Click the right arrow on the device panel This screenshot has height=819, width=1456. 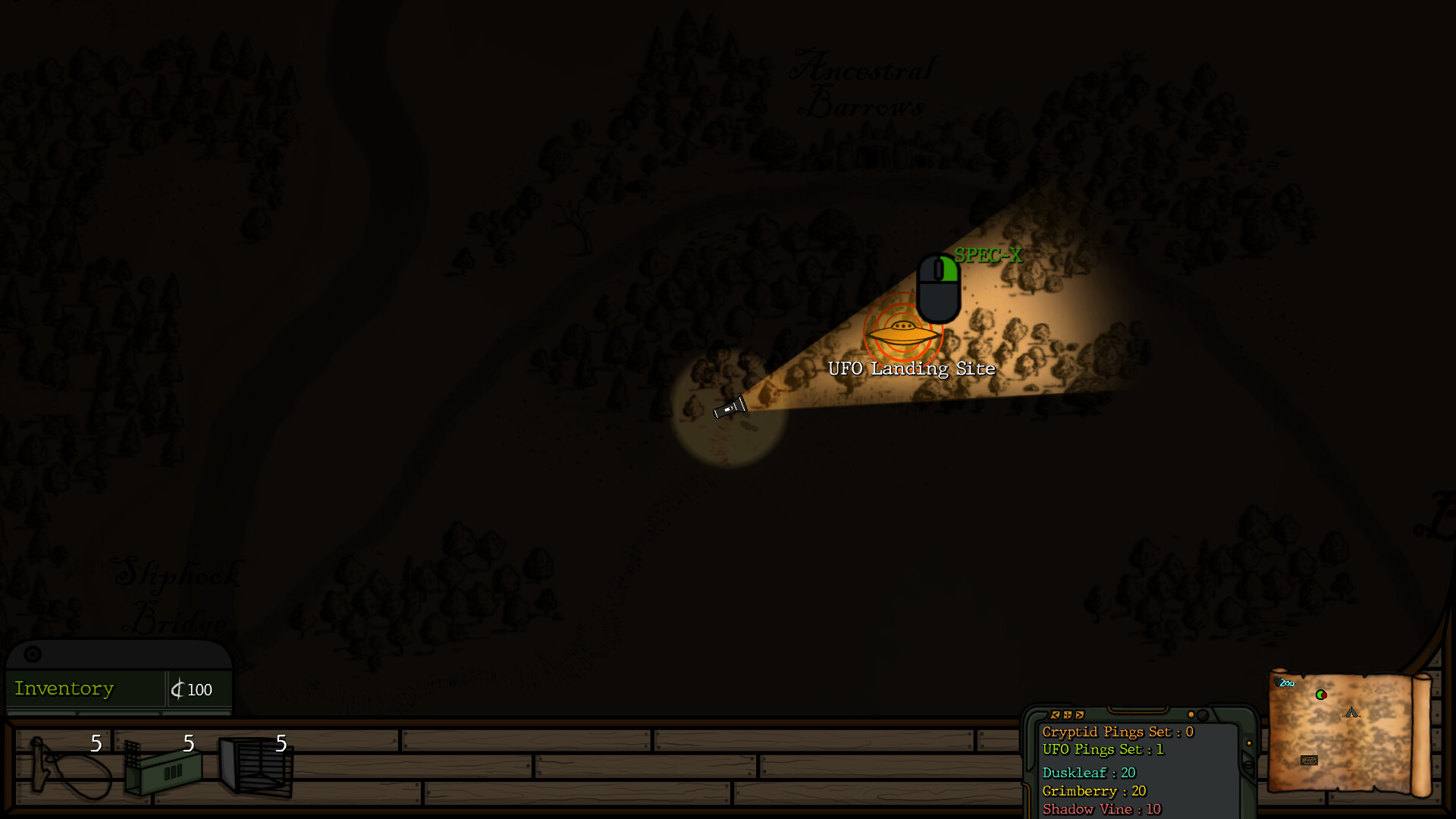(x=1079, y=714)
